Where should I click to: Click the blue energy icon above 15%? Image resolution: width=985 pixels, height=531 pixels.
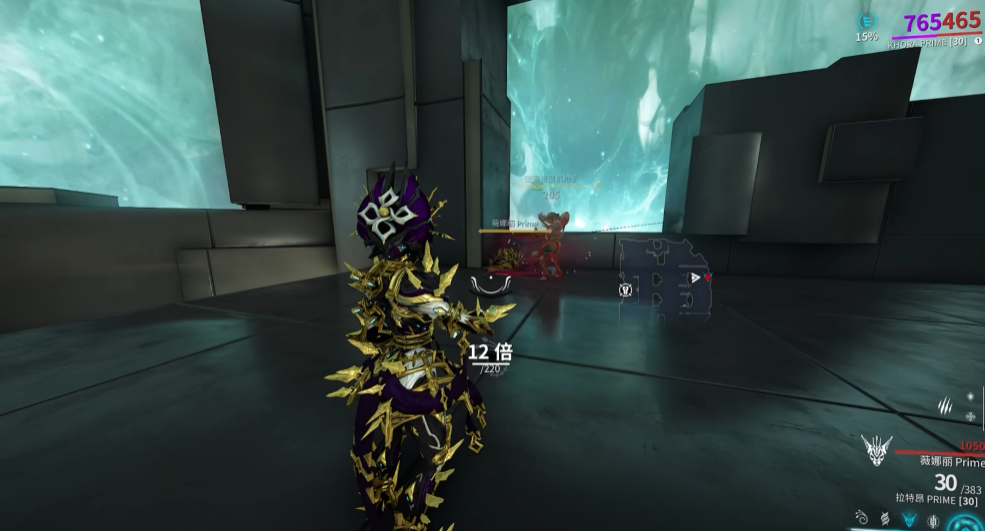point(866,20)
